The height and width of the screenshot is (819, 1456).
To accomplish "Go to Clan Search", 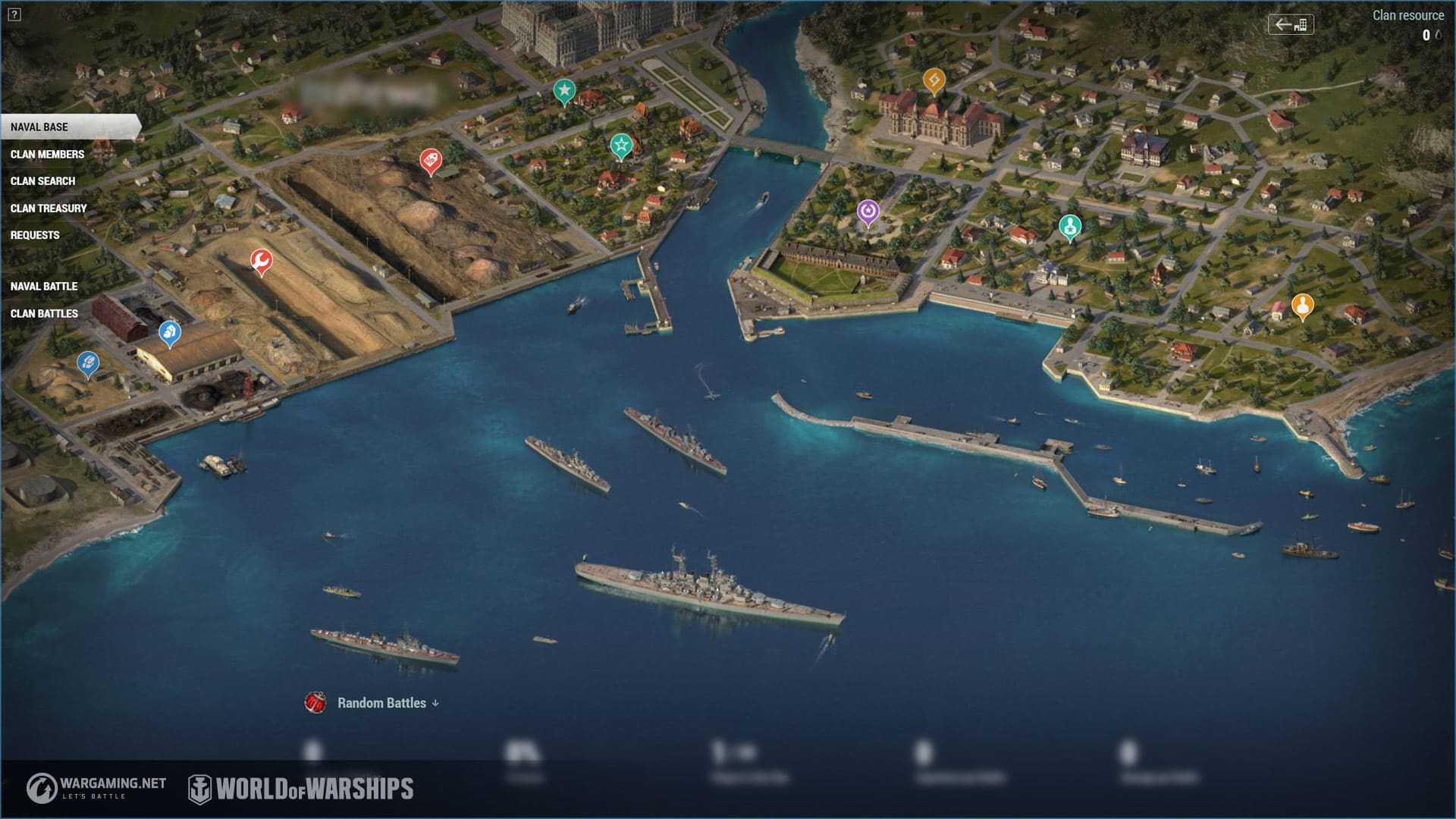I will (x=42, y=181).
